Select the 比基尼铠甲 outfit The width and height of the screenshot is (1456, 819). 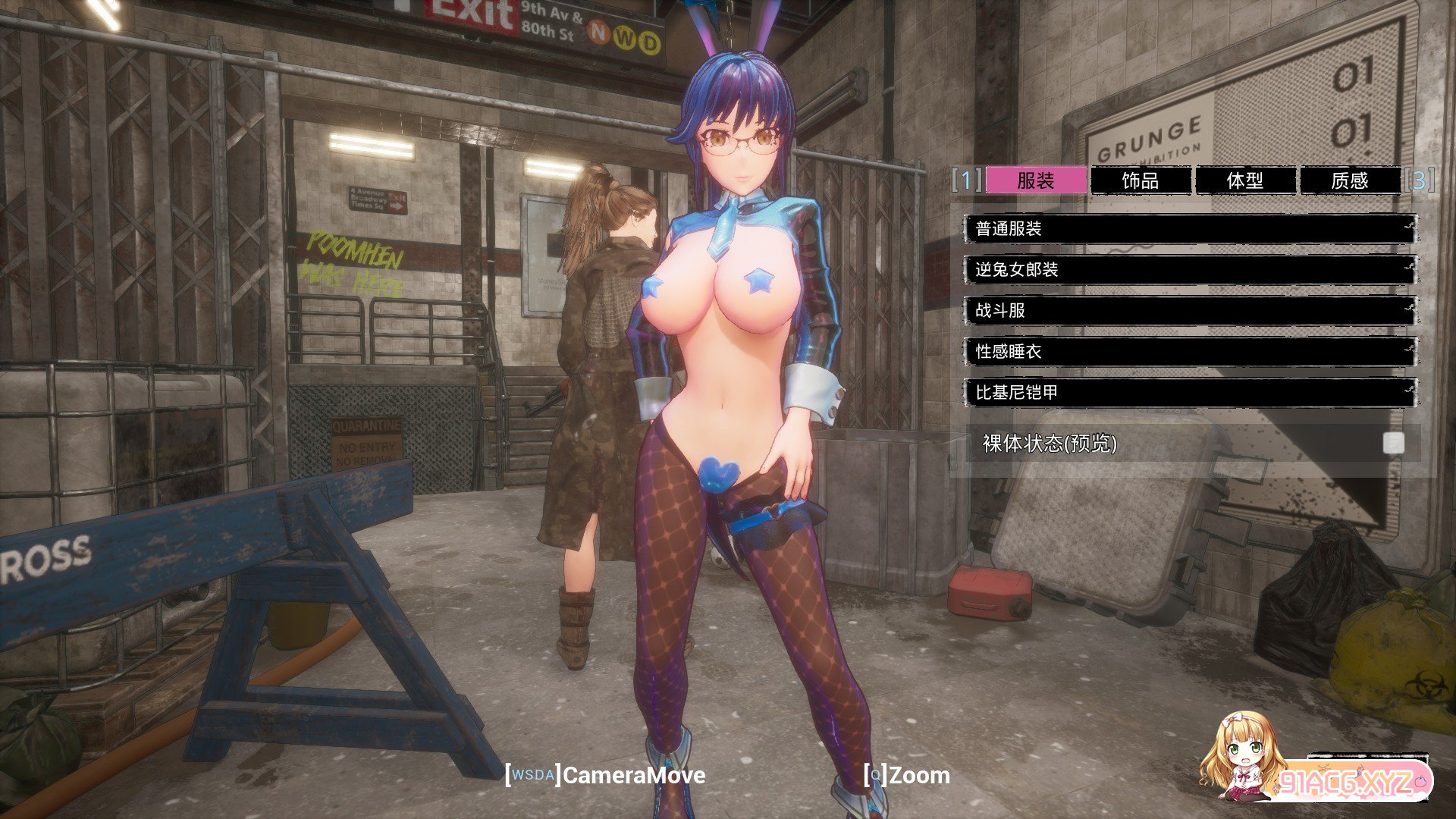click(1189, 393)
